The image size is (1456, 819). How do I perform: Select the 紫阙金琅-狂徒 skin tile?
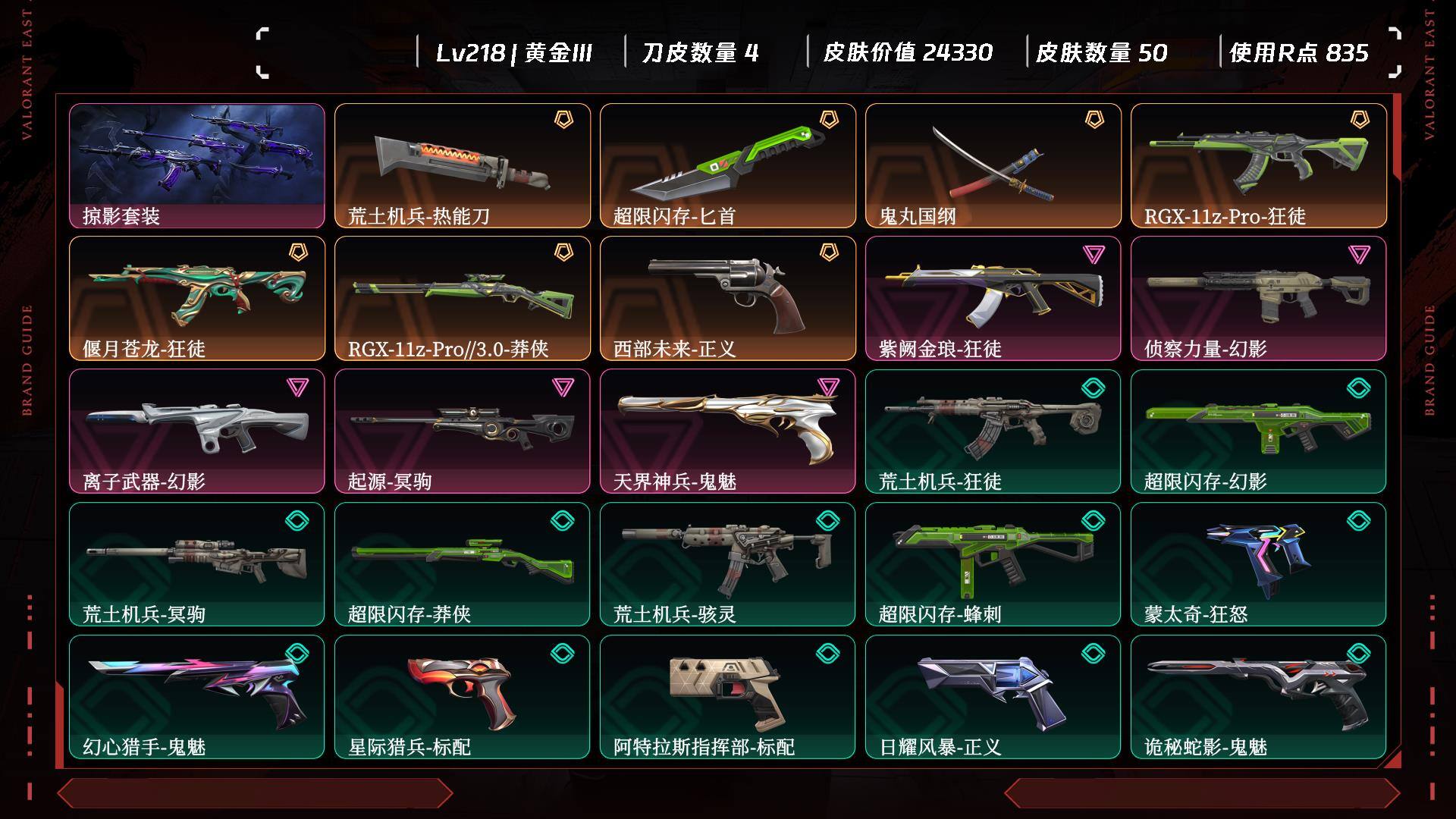(x=993, y=298)
